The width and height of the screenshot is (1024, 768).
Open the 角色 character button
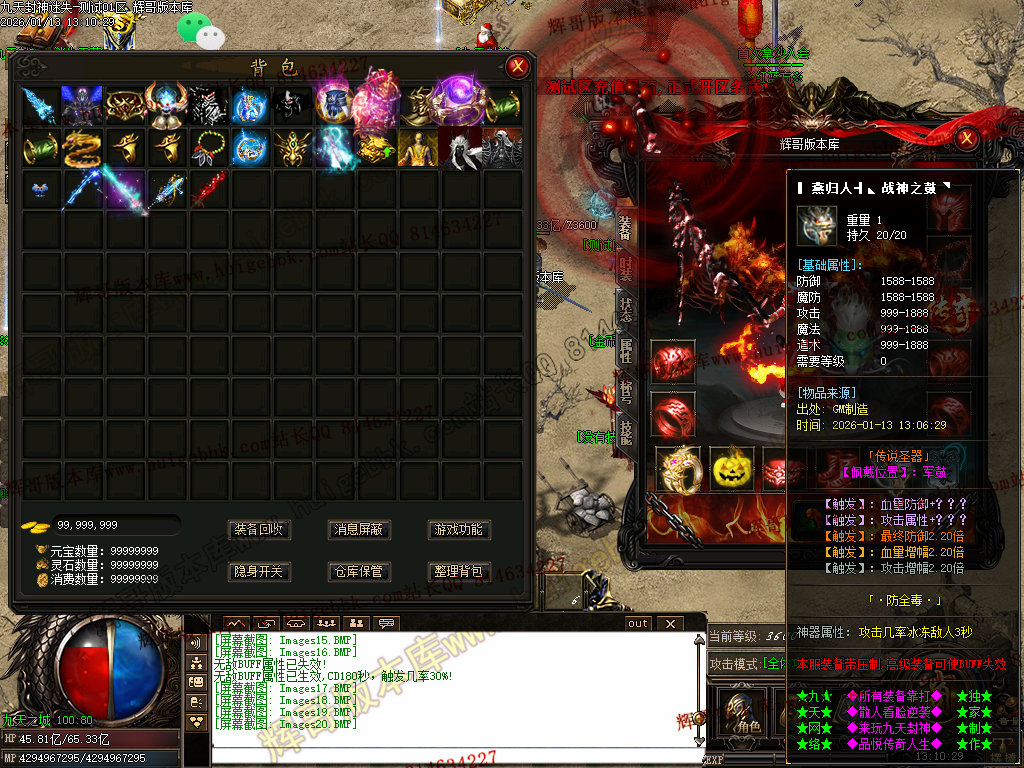[743, 712]
